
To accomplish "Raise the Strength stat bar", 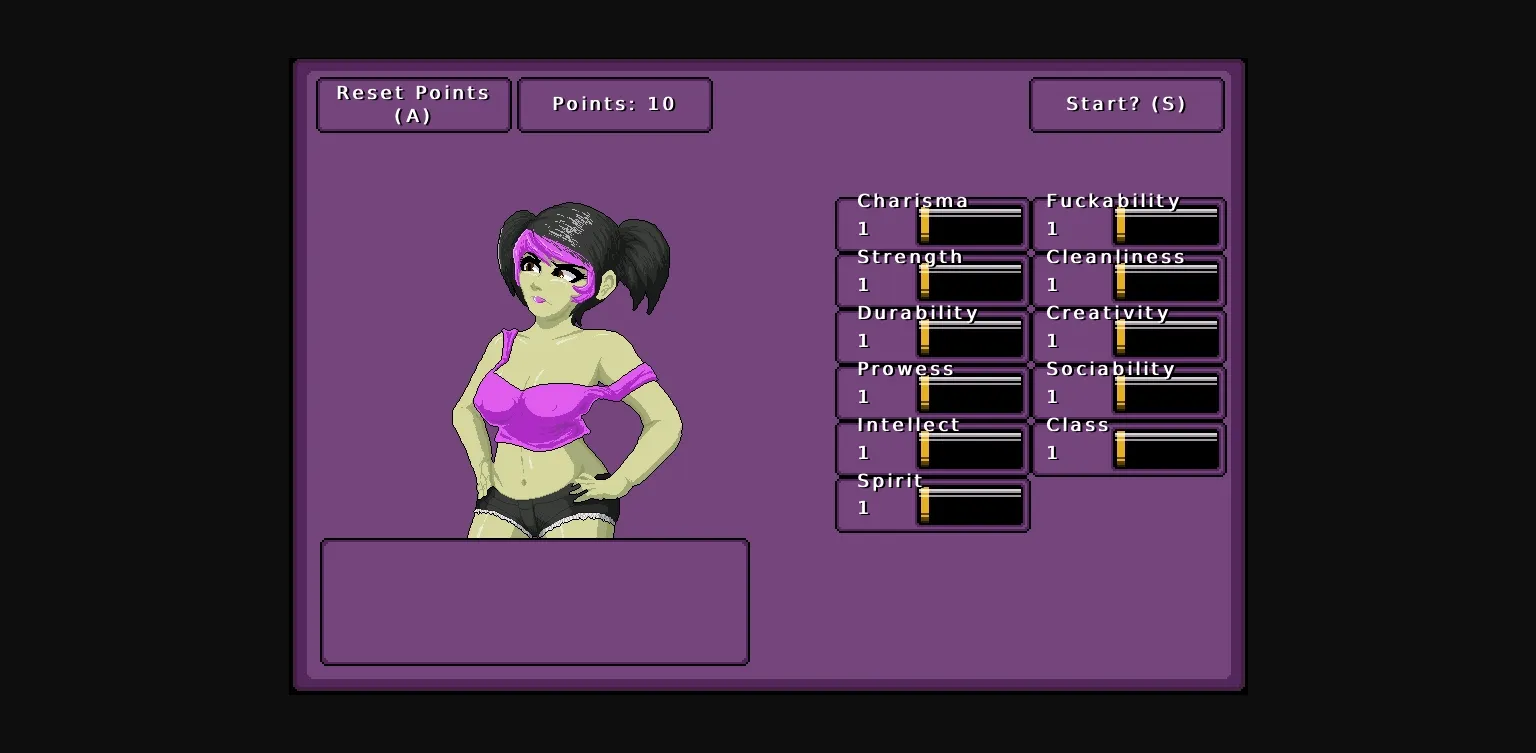I will point(969,284).
